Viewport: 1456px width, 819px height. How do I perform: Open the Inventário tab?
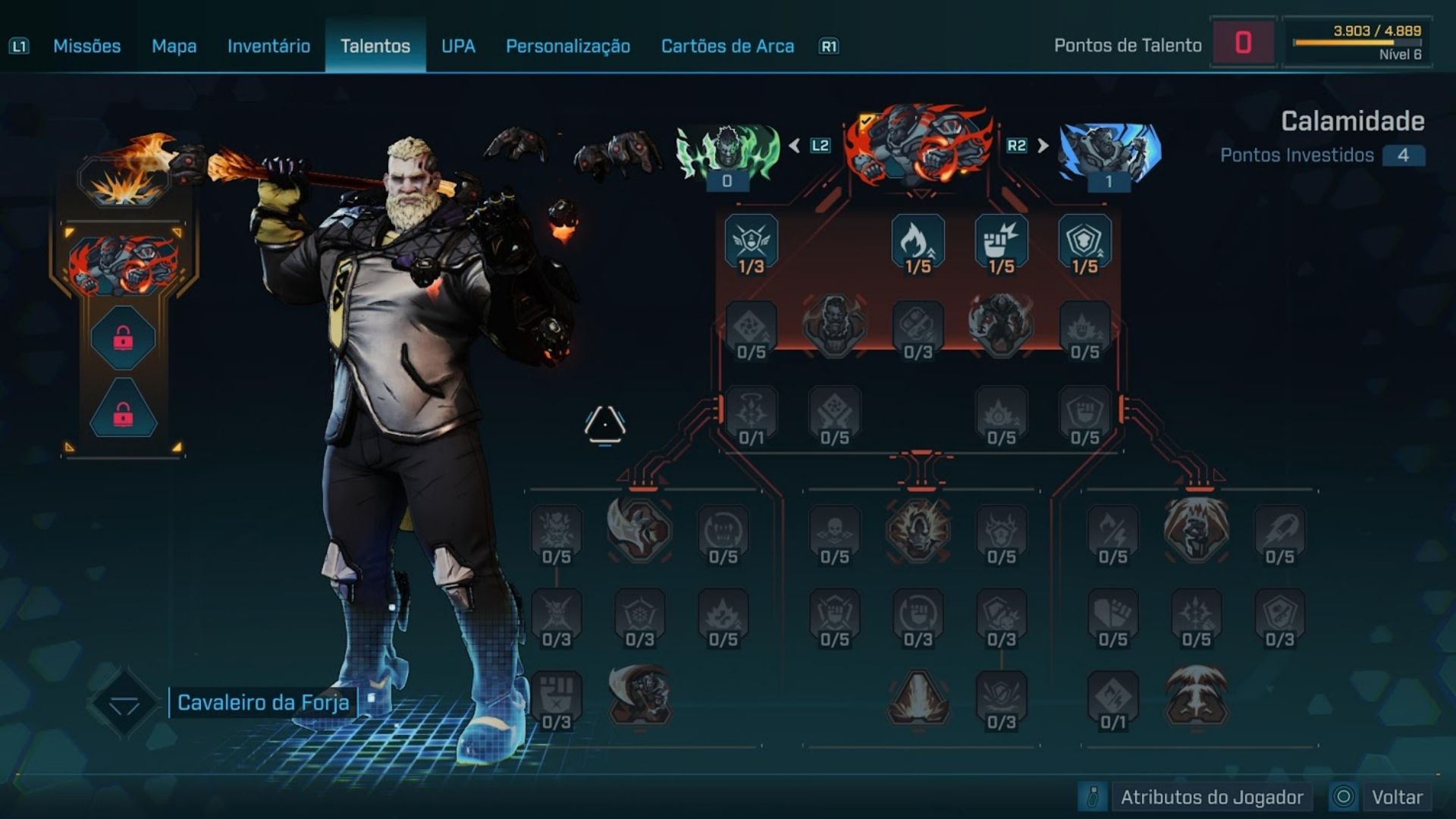point(268,46)
